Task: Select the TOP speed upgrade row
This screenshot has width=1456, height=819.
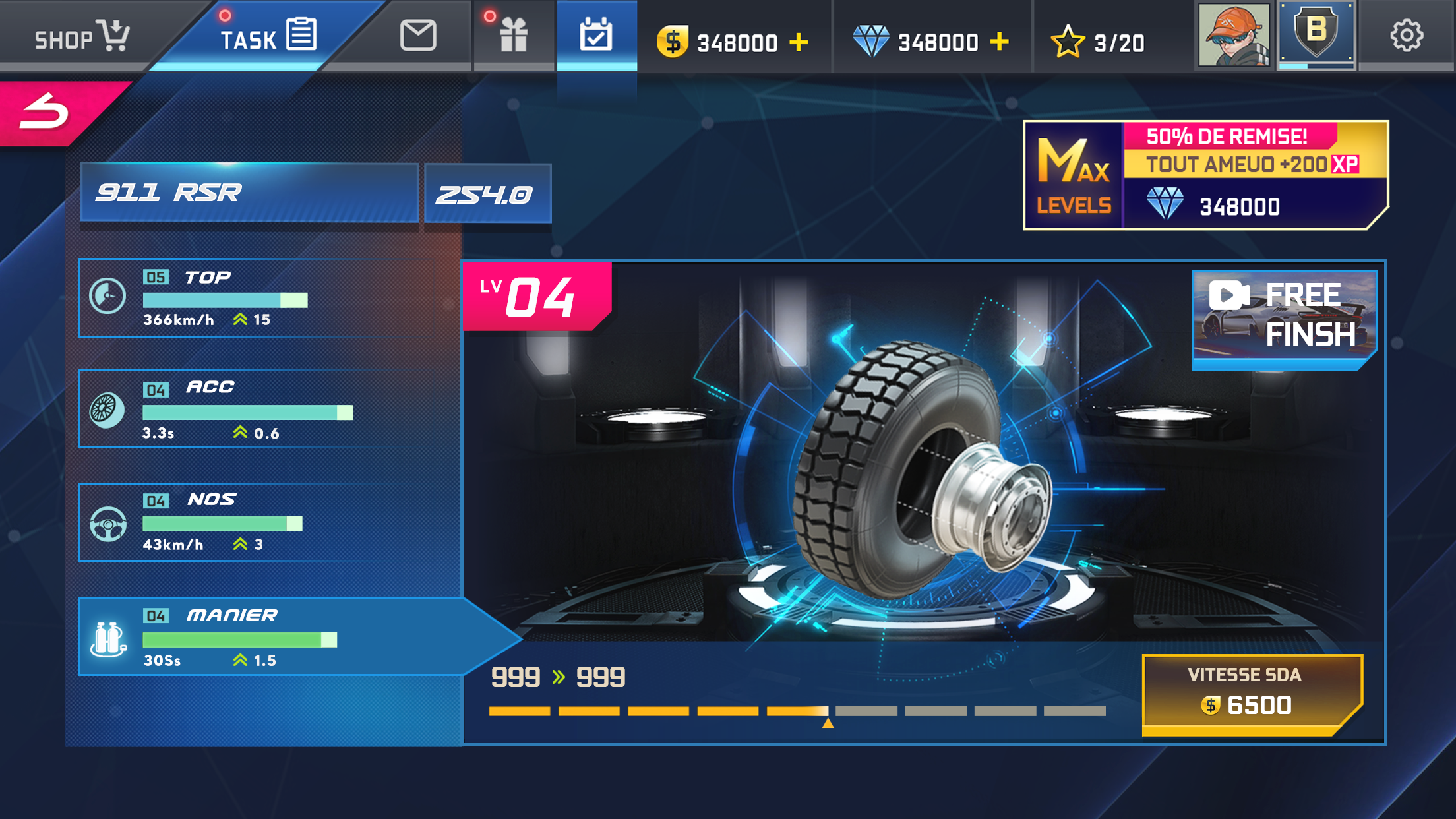Action: (264, 298)
